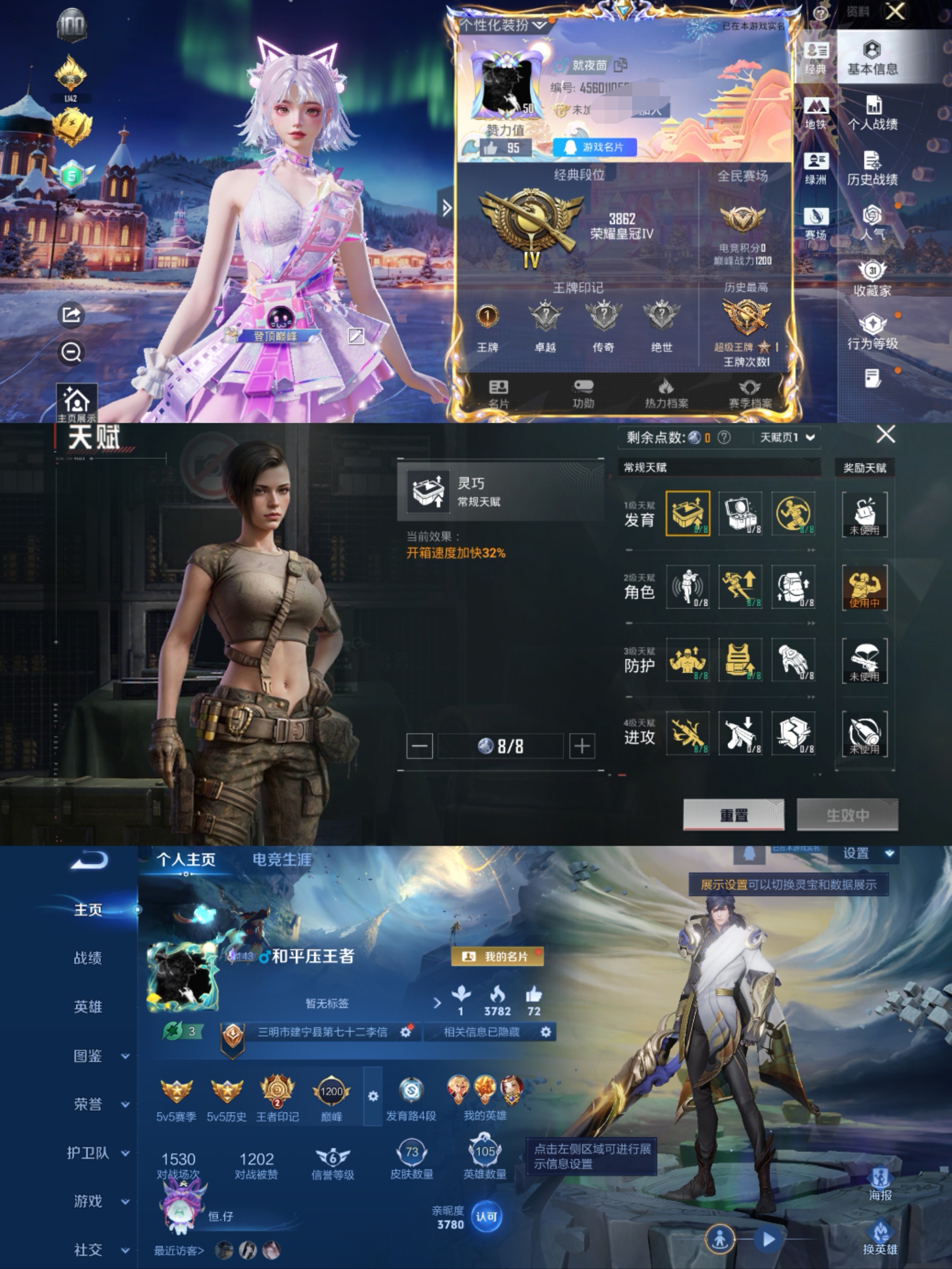952x1269 pixels.
Task: Reset talents with the 重置 button
Action: (x=733, y=815)
